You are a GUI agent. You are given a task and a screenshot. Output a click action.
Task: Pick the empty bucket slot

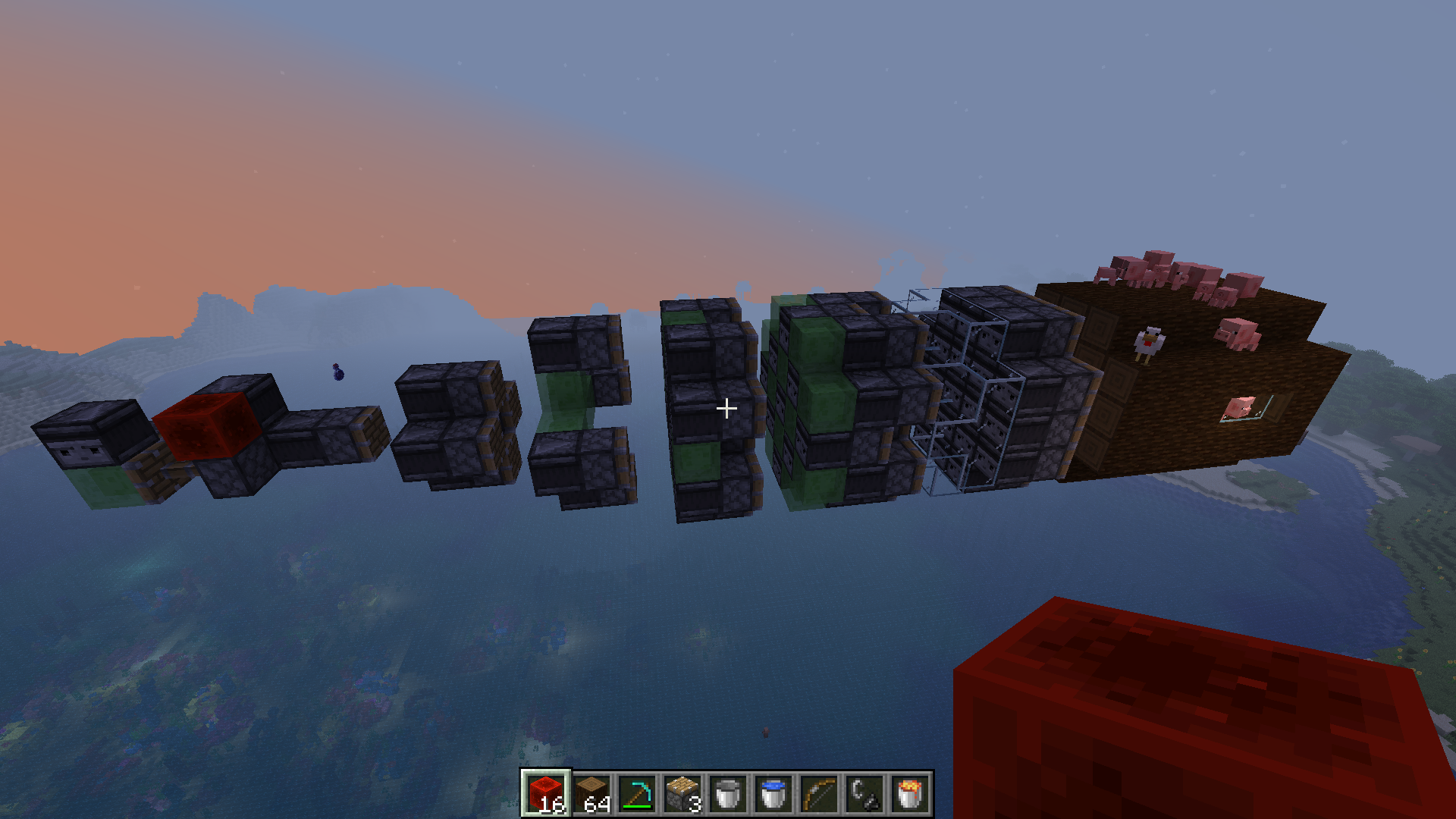pos(727,794)
